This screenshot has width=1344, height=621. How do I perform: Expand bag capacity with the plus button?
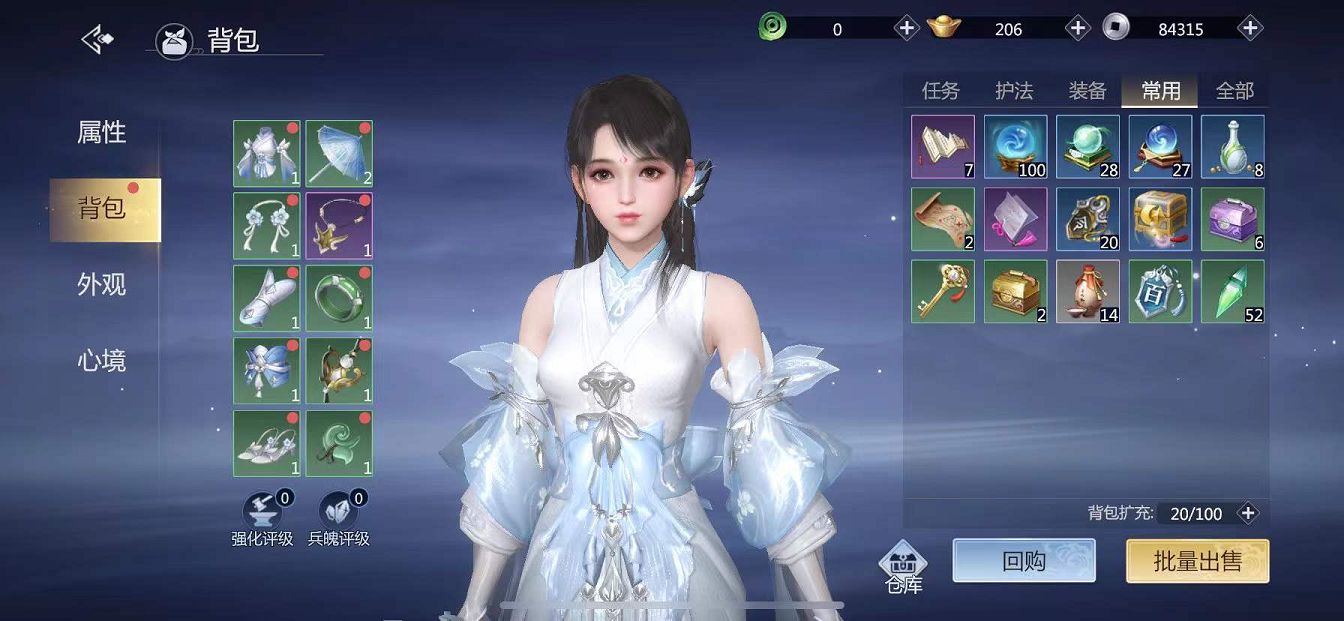tap(1248, 513)
